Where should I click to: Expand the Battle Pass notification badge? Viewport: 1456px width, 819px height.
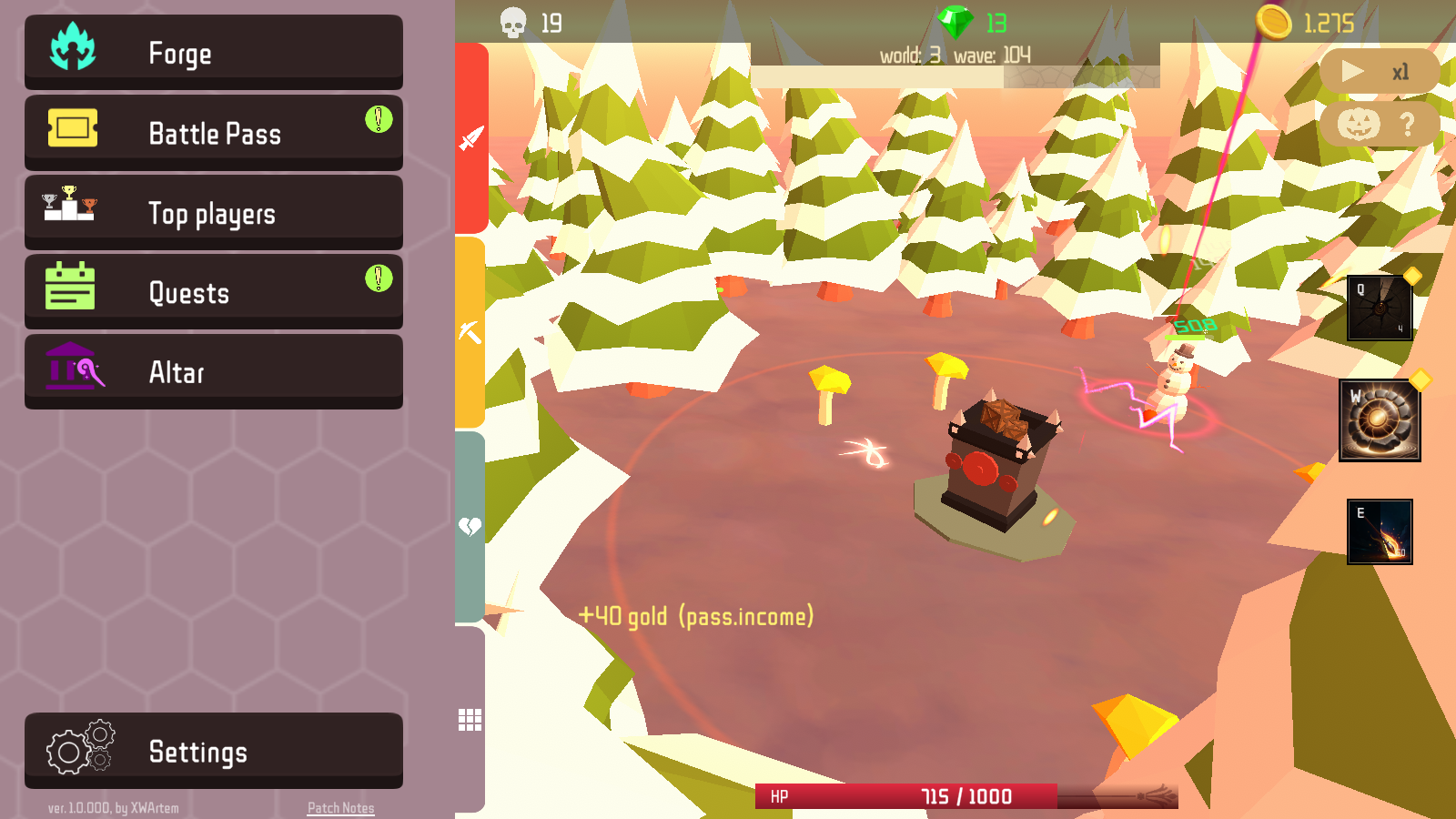[x=378, y=116]
